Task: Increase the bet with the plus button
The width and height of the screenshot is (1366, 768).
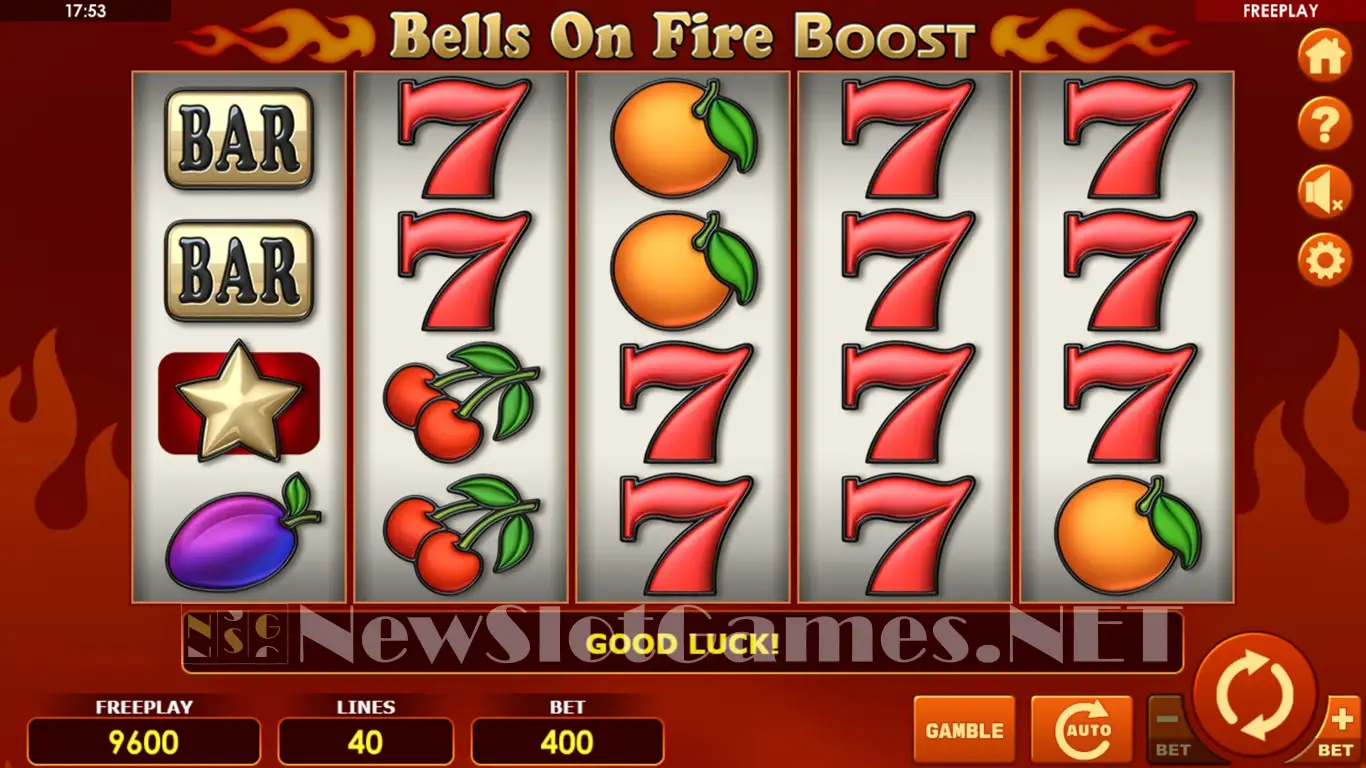Action: click(x=1340, y=728)
